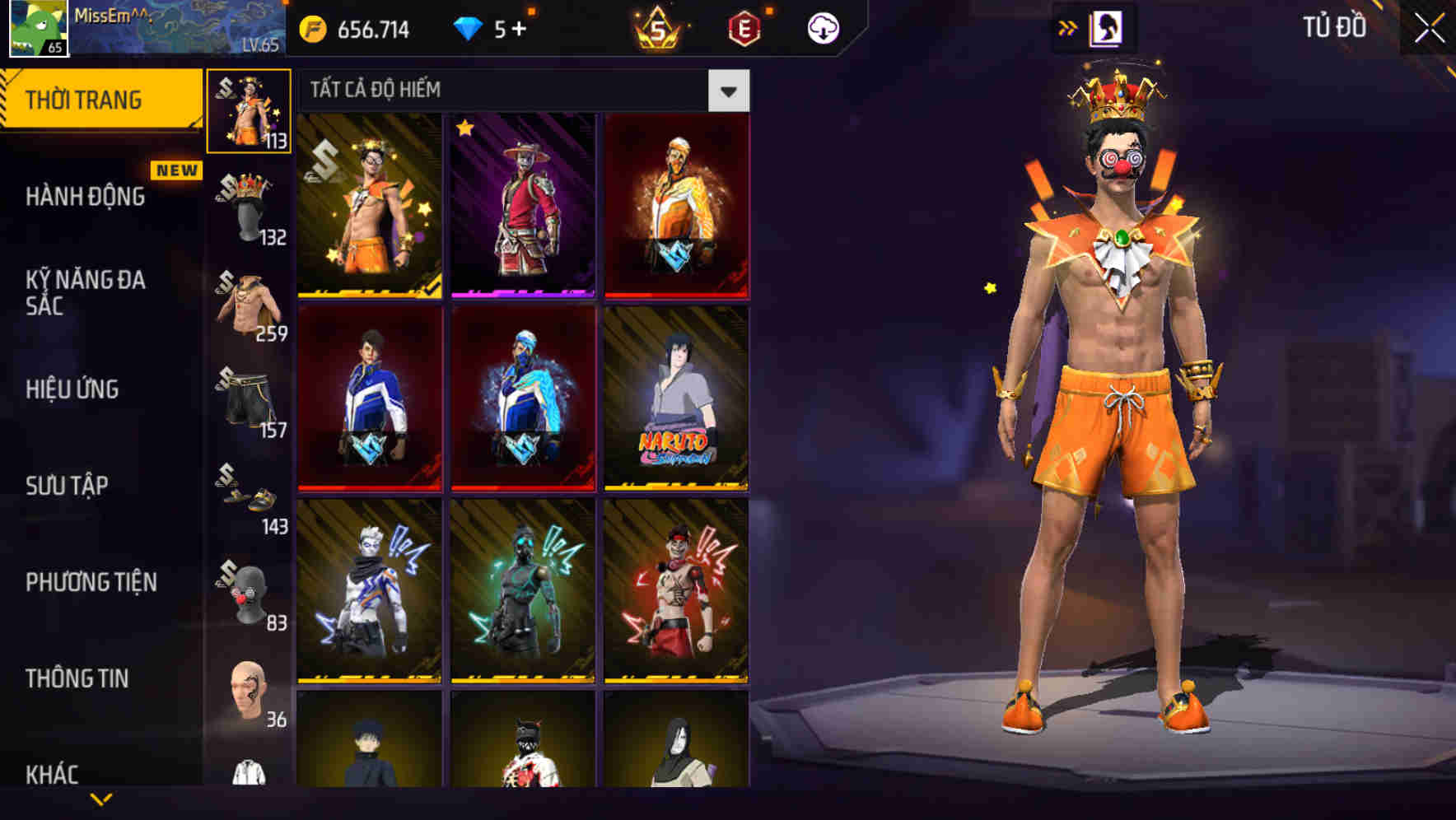
Task: Expand the sidebar with the double-arrow chevron
Action: pyautogui.click(x=1068, y=27)
